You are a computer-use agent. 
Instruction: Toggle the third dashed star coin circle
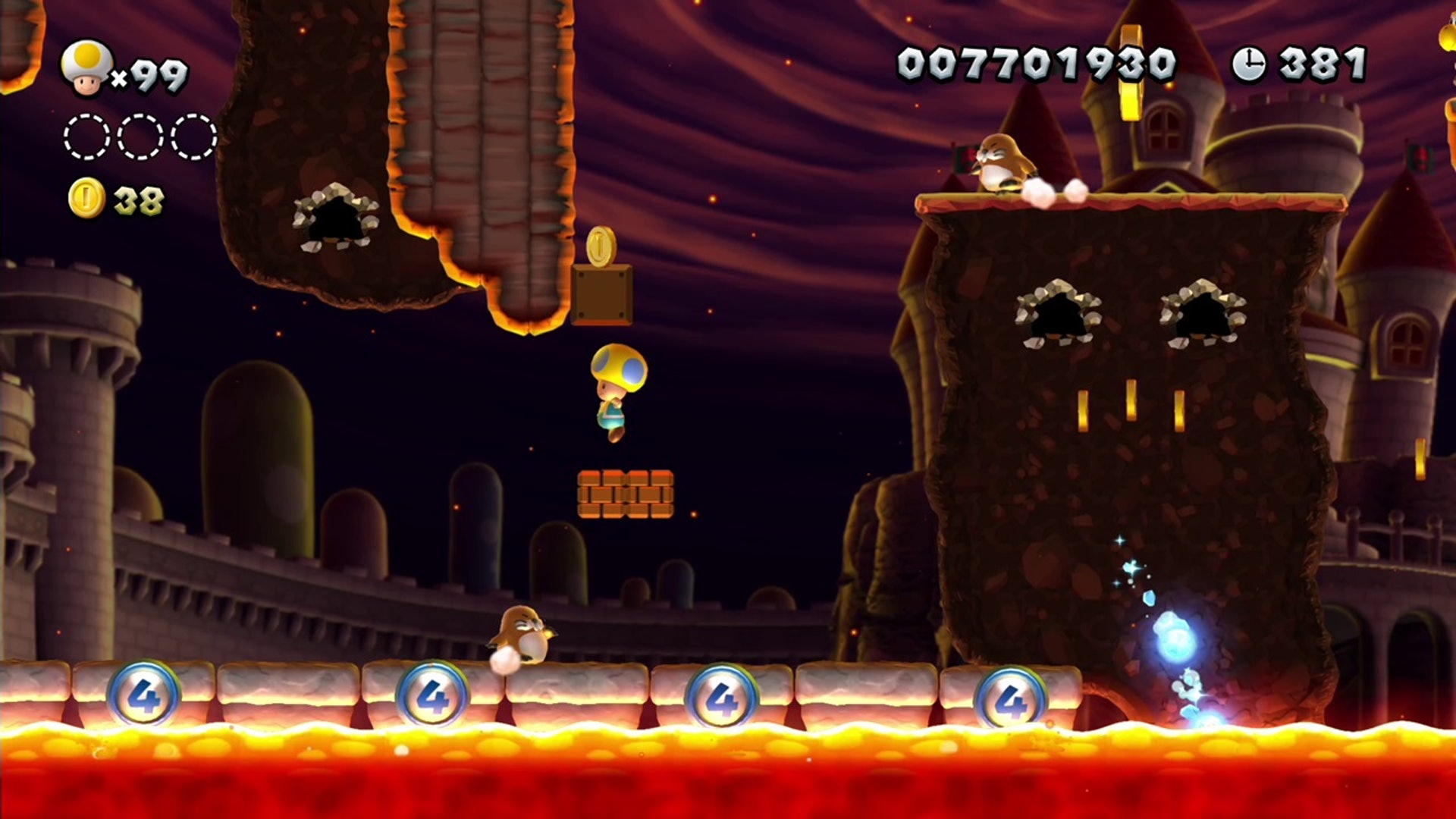pyautogui.click(x=192, y=135)
